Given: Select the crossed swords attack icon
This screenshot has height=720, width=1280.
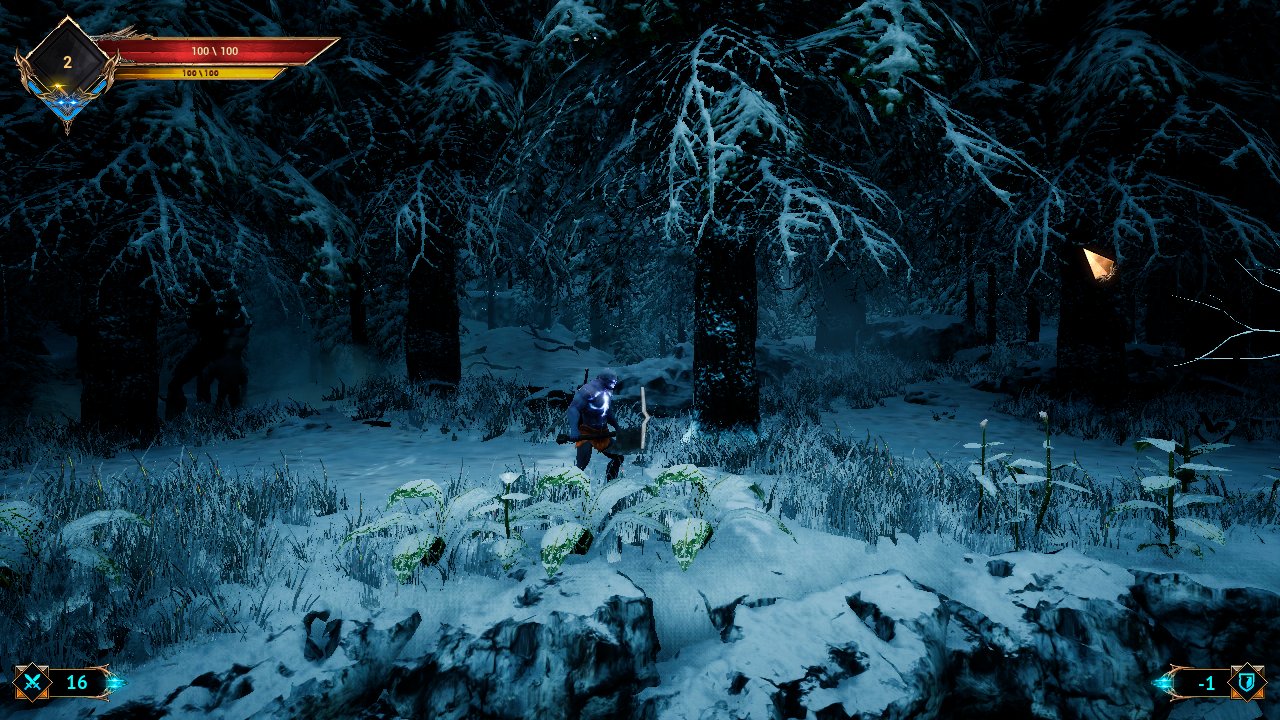Looking at the screenshot, I should pyautogui.click(x=32, y=684).
